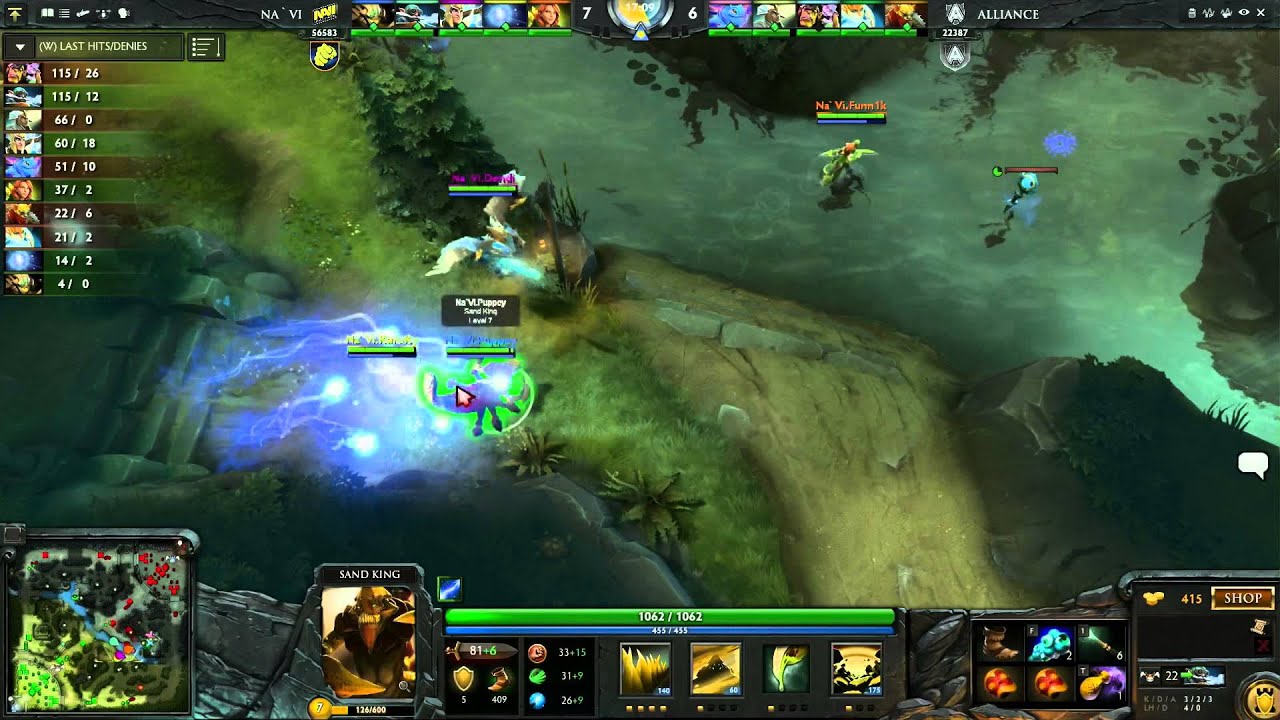Select the Caustic Finale ability icon
This screenshot has width=1280, height=720.
[x=785, y=668]
